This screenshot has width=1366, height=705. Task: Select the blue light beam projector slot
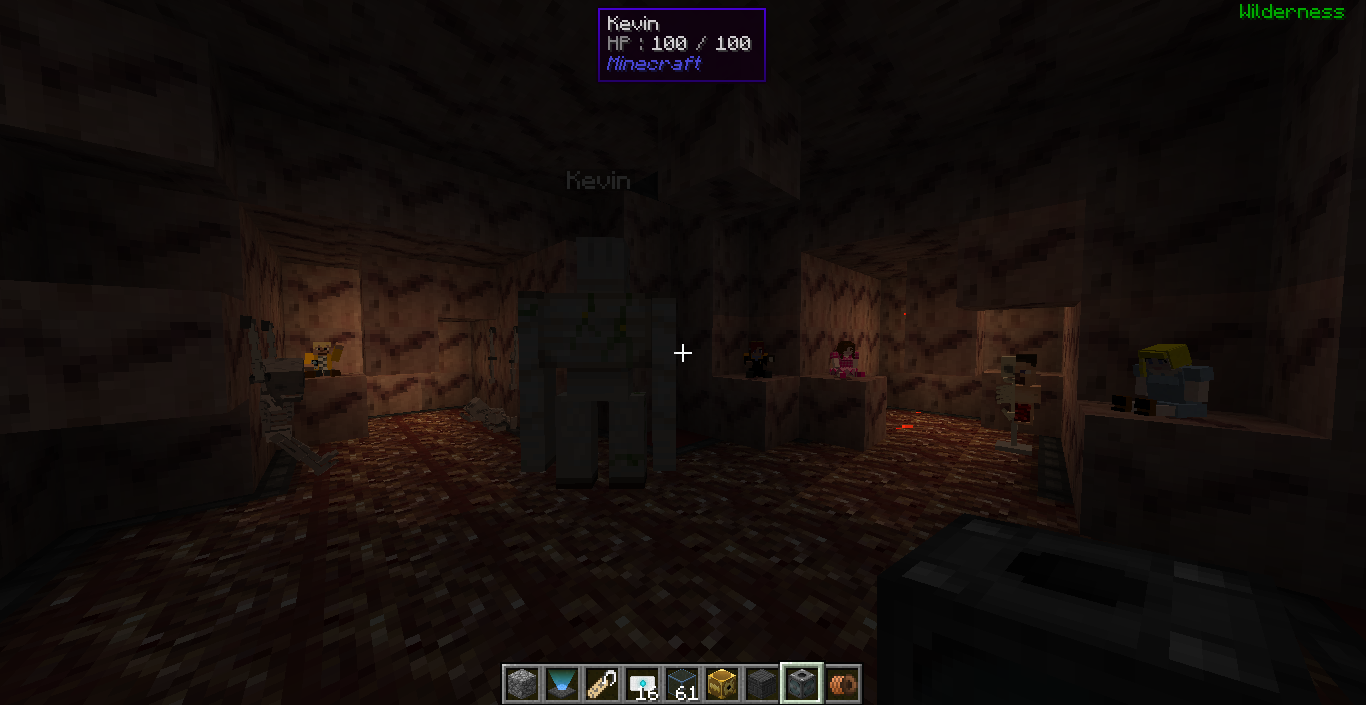coord(562,684)
